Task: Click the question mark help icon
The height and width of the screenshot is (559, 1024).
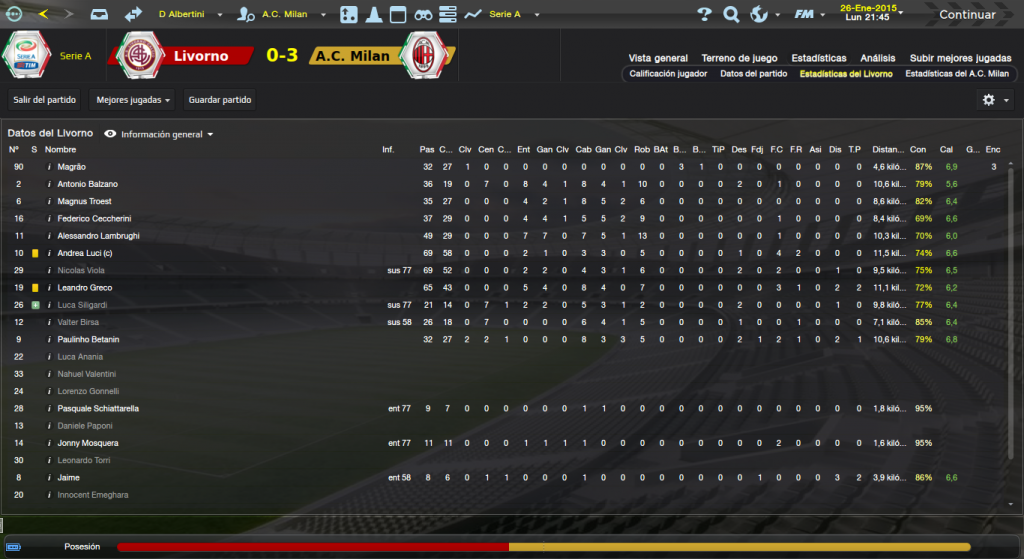Action: 704,15
